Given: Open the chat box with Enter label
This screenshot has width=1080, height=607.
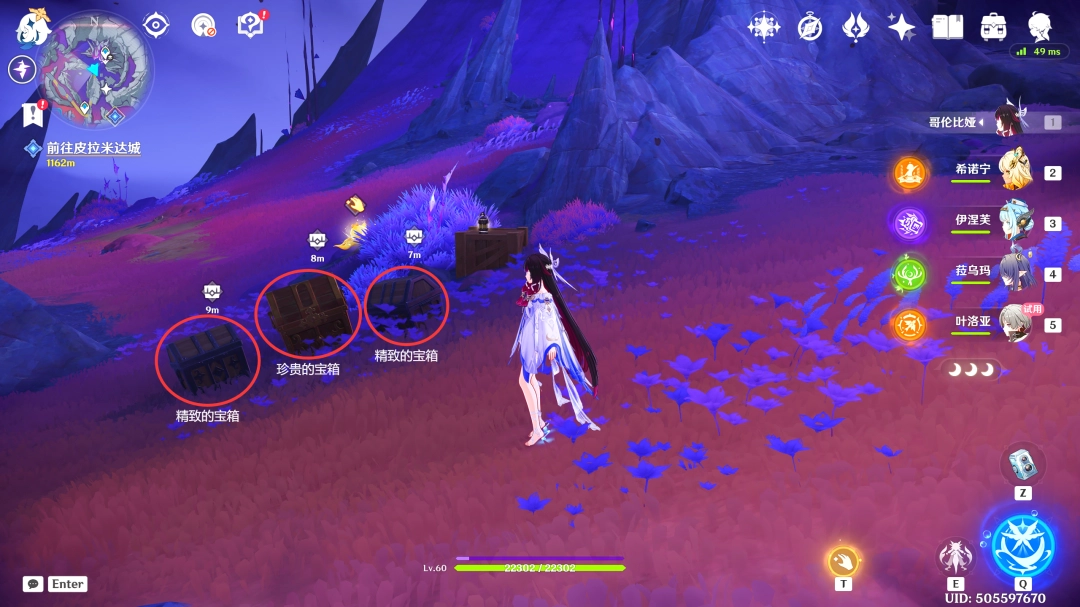Looking at the screenshot, I should [x=55, y=584].
